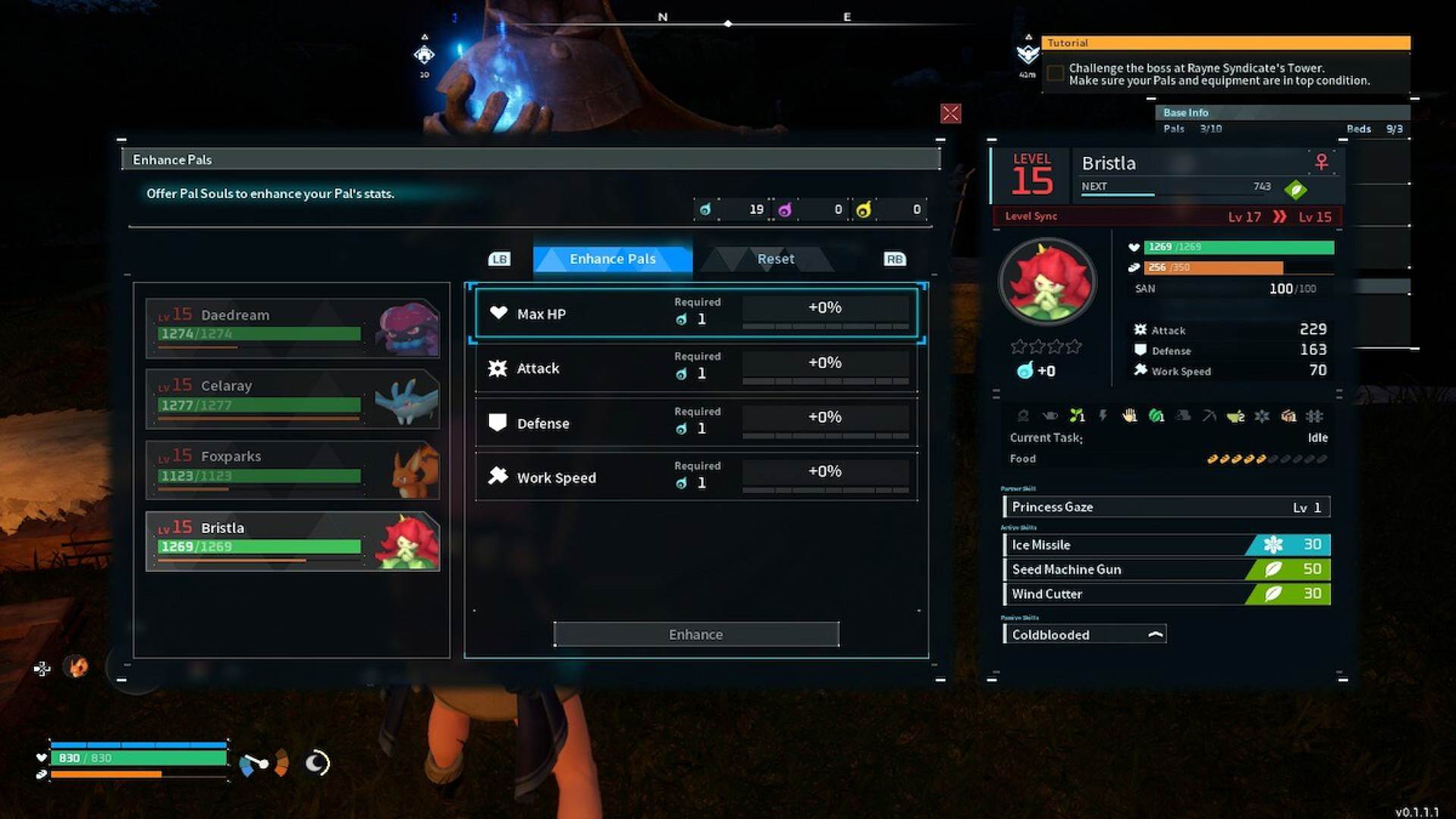Select the Gathering leaf work icon
Screen dimensions: 1456x819
(x=1156, y=416)
